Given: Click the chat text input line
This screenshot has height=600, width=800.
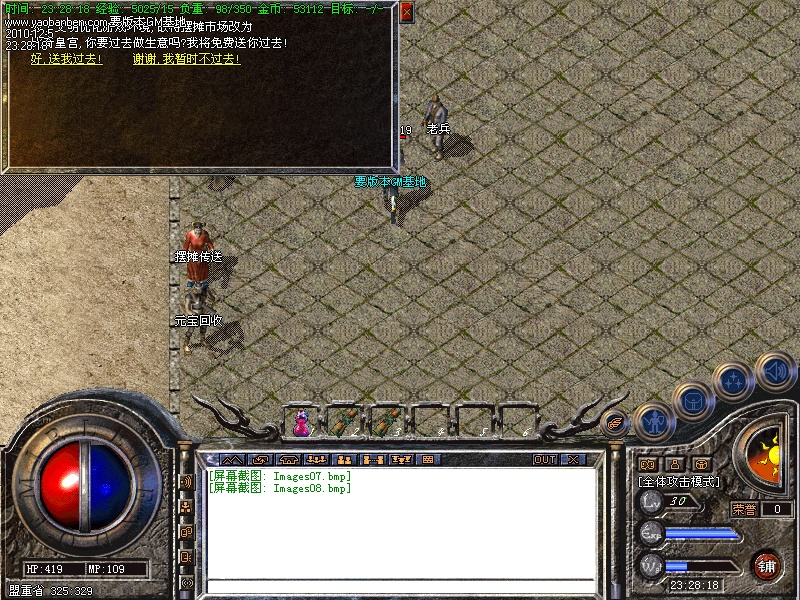Looking at the screenshot, I should pyautogui.click(x=400, y=585).
